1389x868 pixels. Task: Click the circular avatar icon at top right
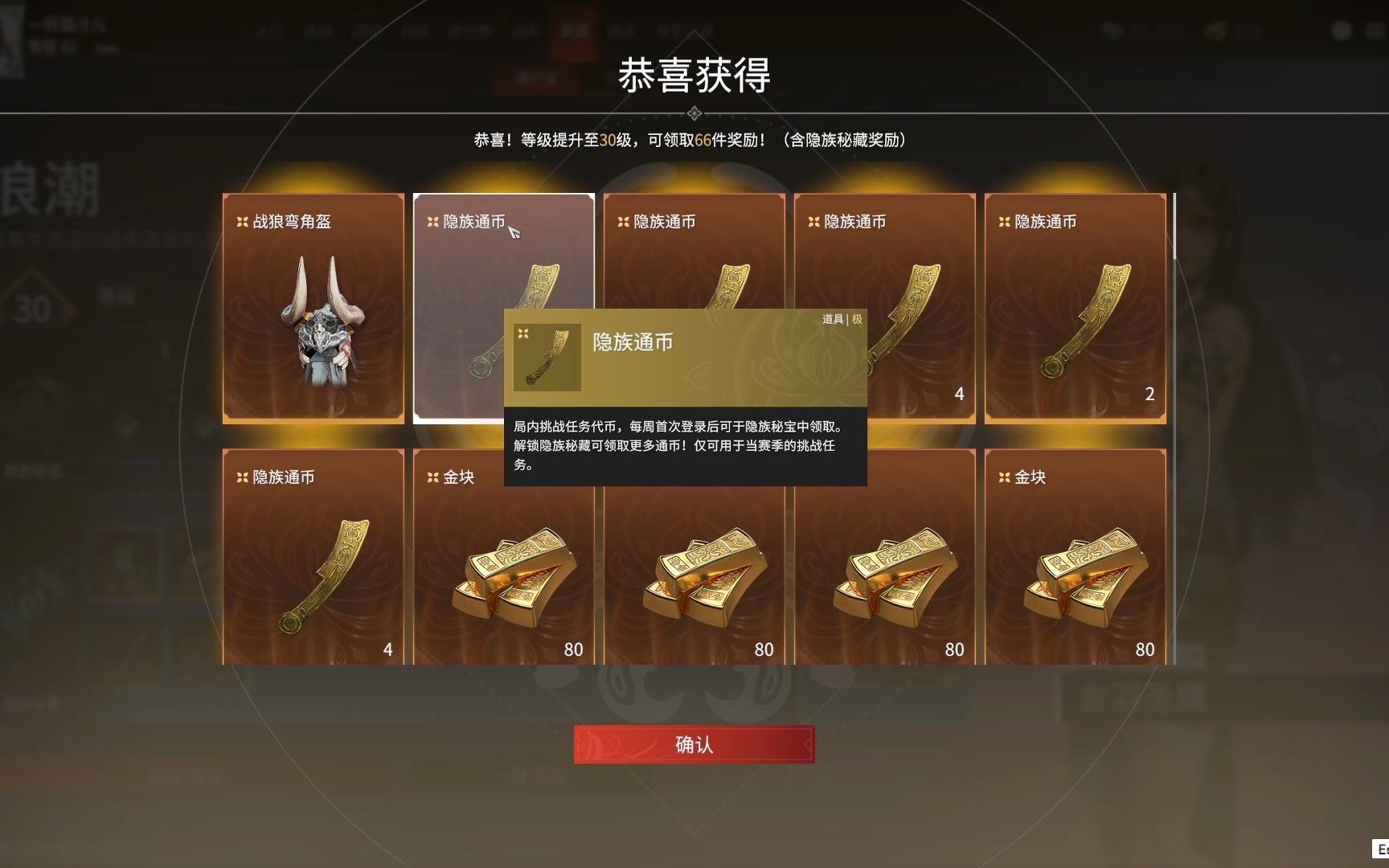tap(1341, 30)
